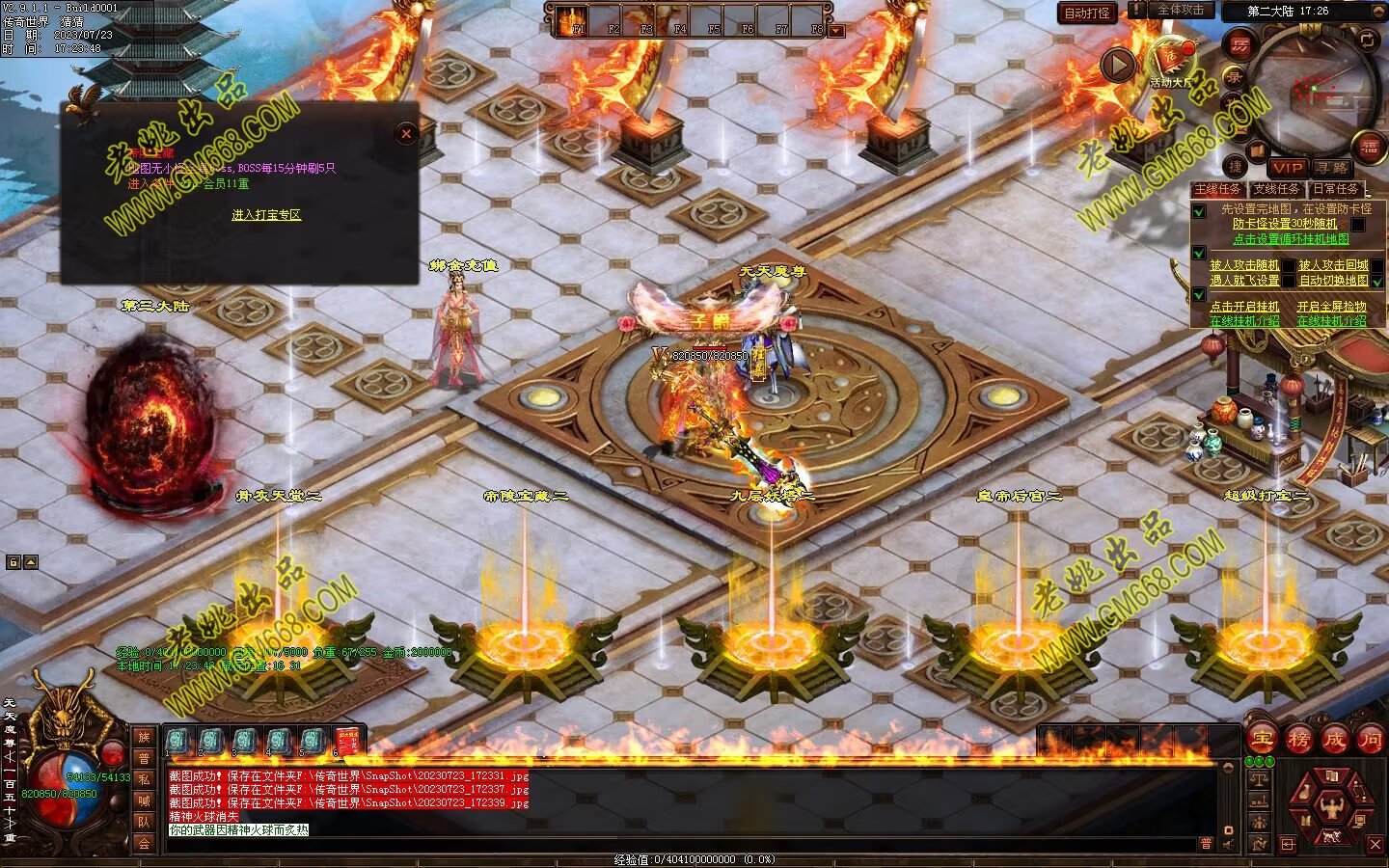Close the treasure zone dialog

(x=406, y=134)
